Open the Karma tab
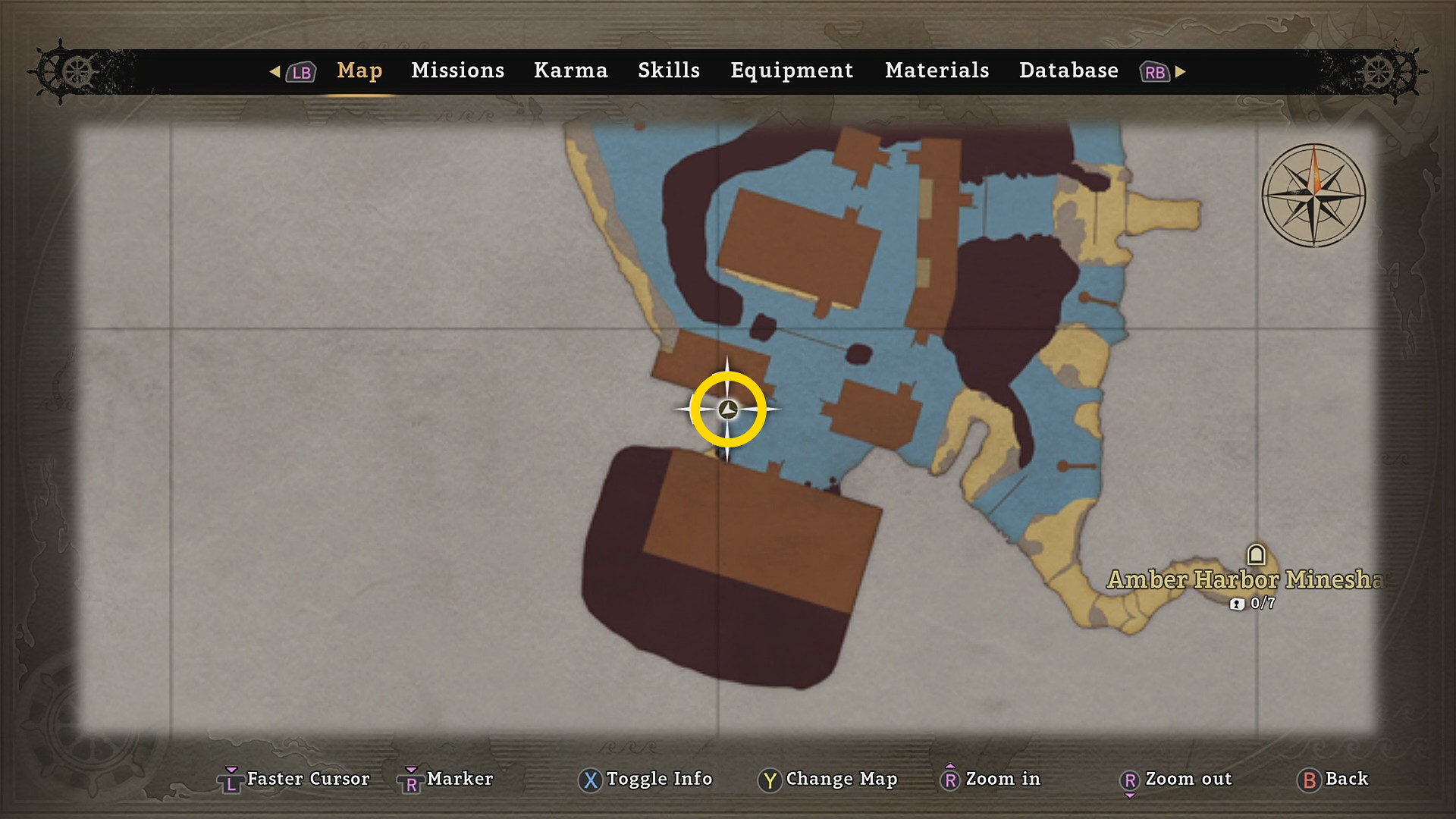This screenshot has width=1456, height=819. coord(570,71)
